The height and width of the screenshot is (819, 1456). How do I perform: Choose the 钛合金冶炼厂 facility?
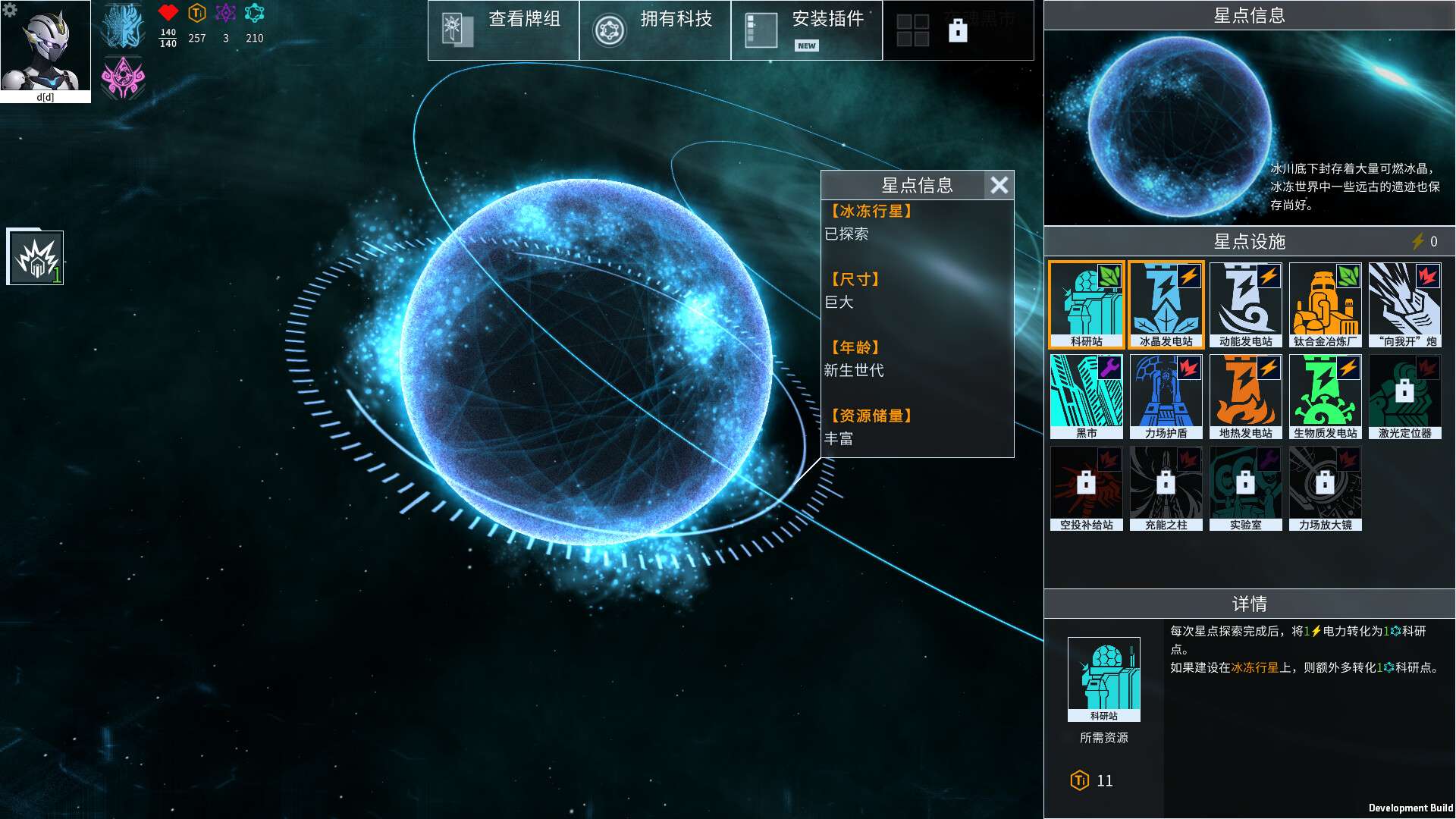coord(1325,303)
